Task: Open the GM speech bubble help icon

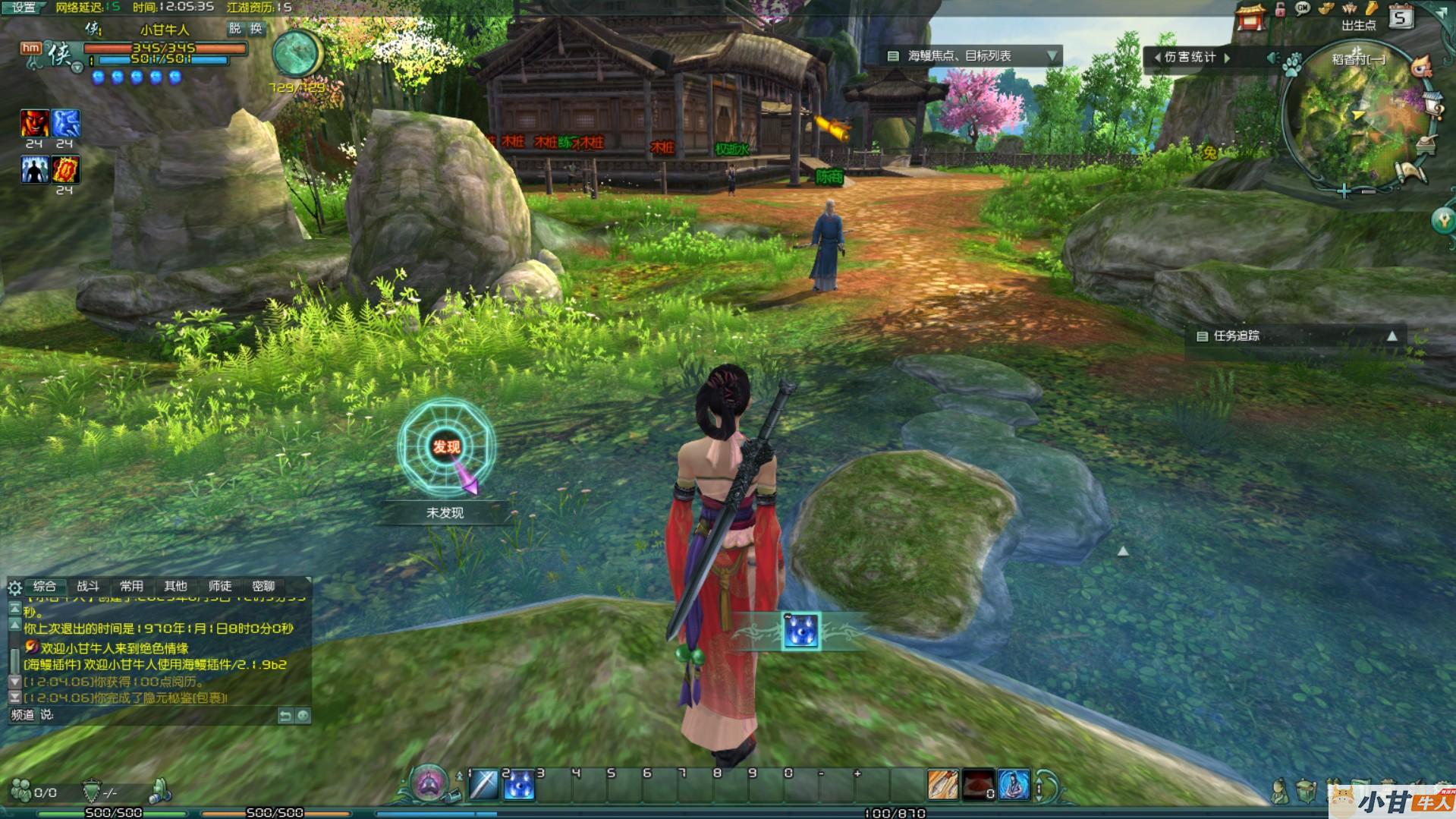Action: (x=1303, y=9)
